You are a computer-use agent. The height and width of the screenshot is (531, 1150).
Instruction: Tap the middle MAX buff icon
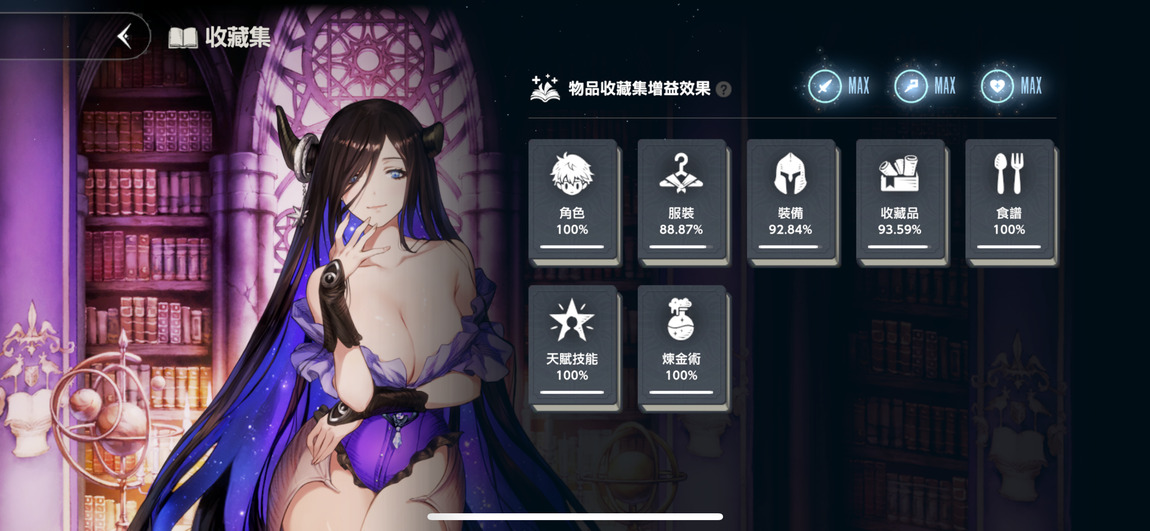911,87
